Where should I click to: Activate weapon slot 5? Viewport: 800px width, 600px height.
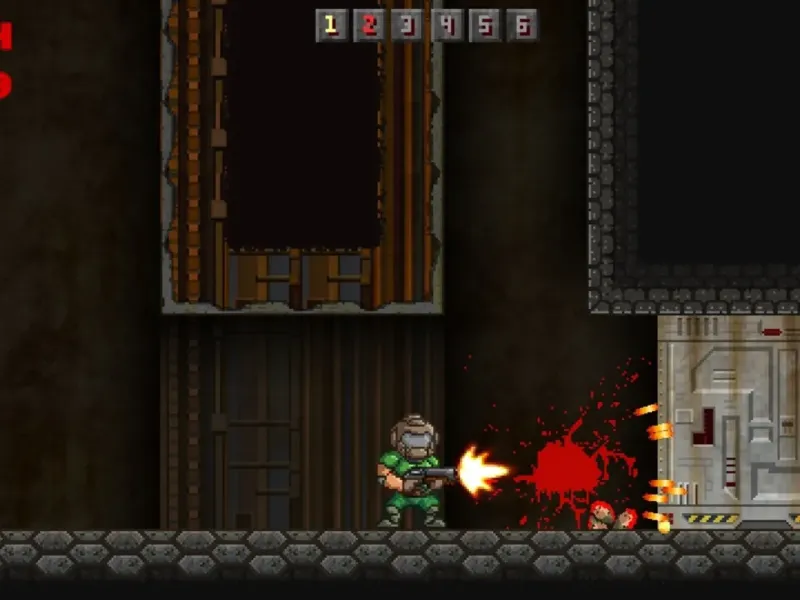coord(484,25)
